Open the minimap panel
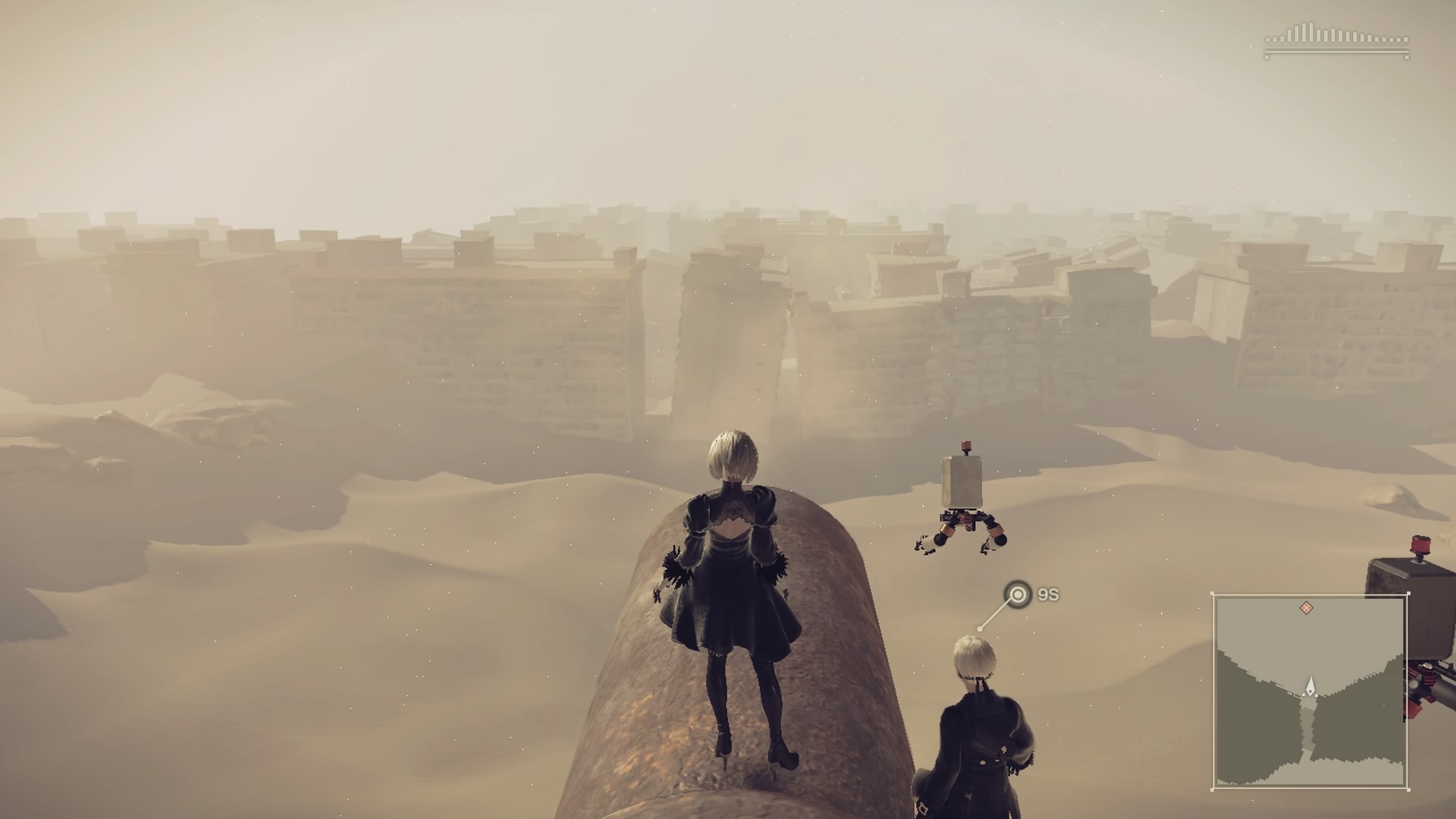 coord(1310,691)
